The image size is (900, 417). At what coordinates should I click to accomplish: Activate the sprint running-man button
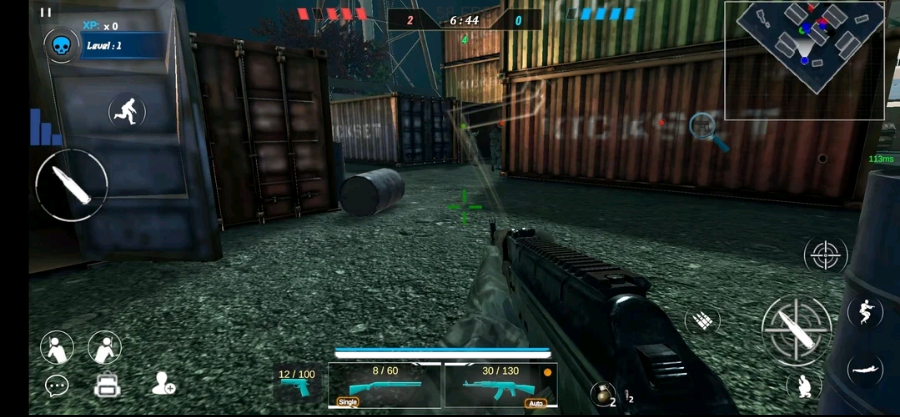tap(127, 111)
